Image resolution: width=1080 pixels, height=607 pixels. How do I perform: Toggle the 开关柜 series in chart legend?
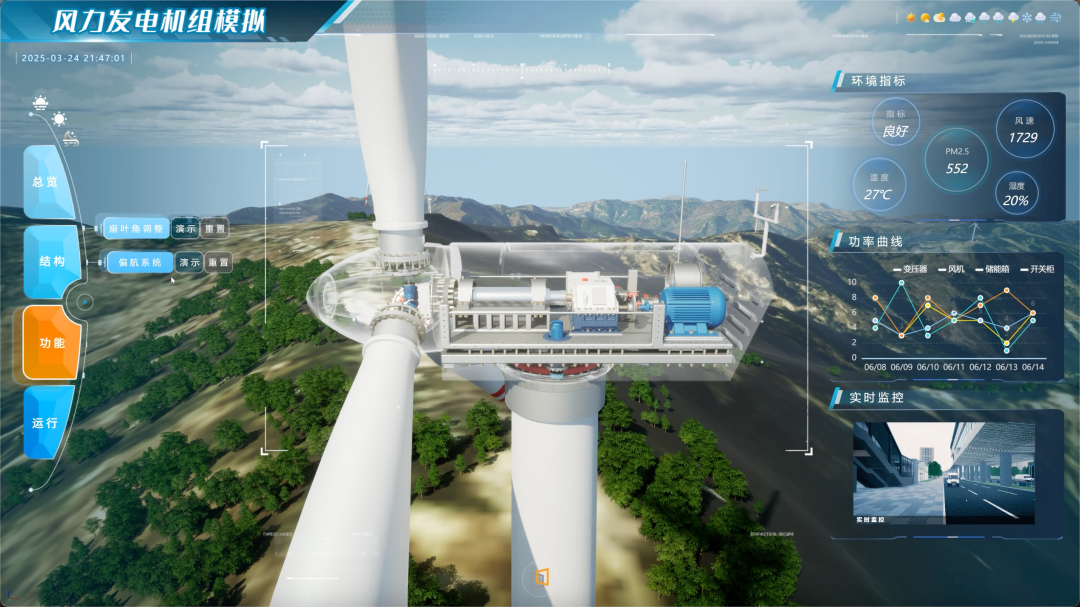click(1040, 269)
